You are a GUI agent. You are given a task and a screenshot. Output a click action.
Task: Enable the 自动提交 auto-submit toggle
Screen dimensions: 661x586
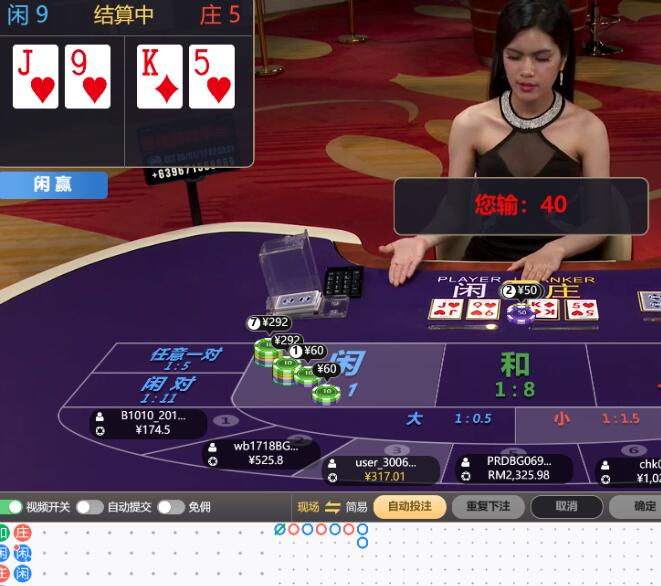90,507
